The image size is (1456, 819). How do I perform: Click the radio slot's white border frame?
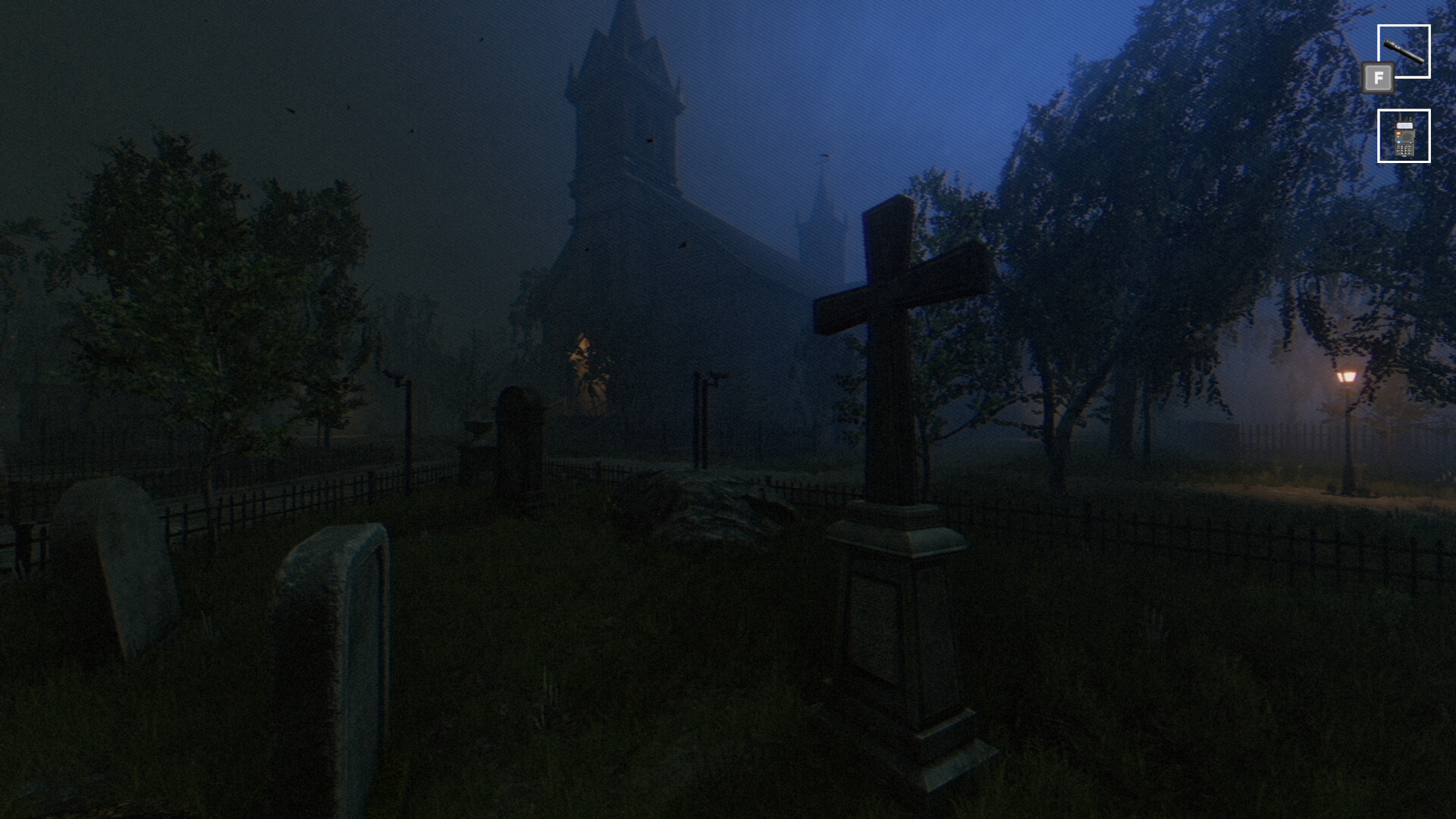1404,111
